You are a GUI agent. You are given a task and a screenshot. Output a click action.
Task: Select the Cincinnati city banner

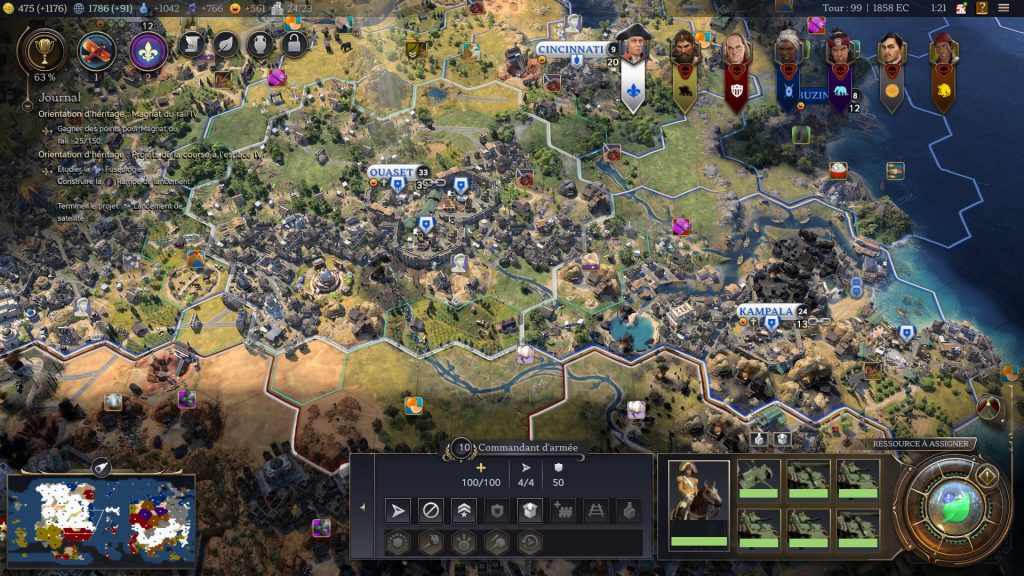click(571, 49)
